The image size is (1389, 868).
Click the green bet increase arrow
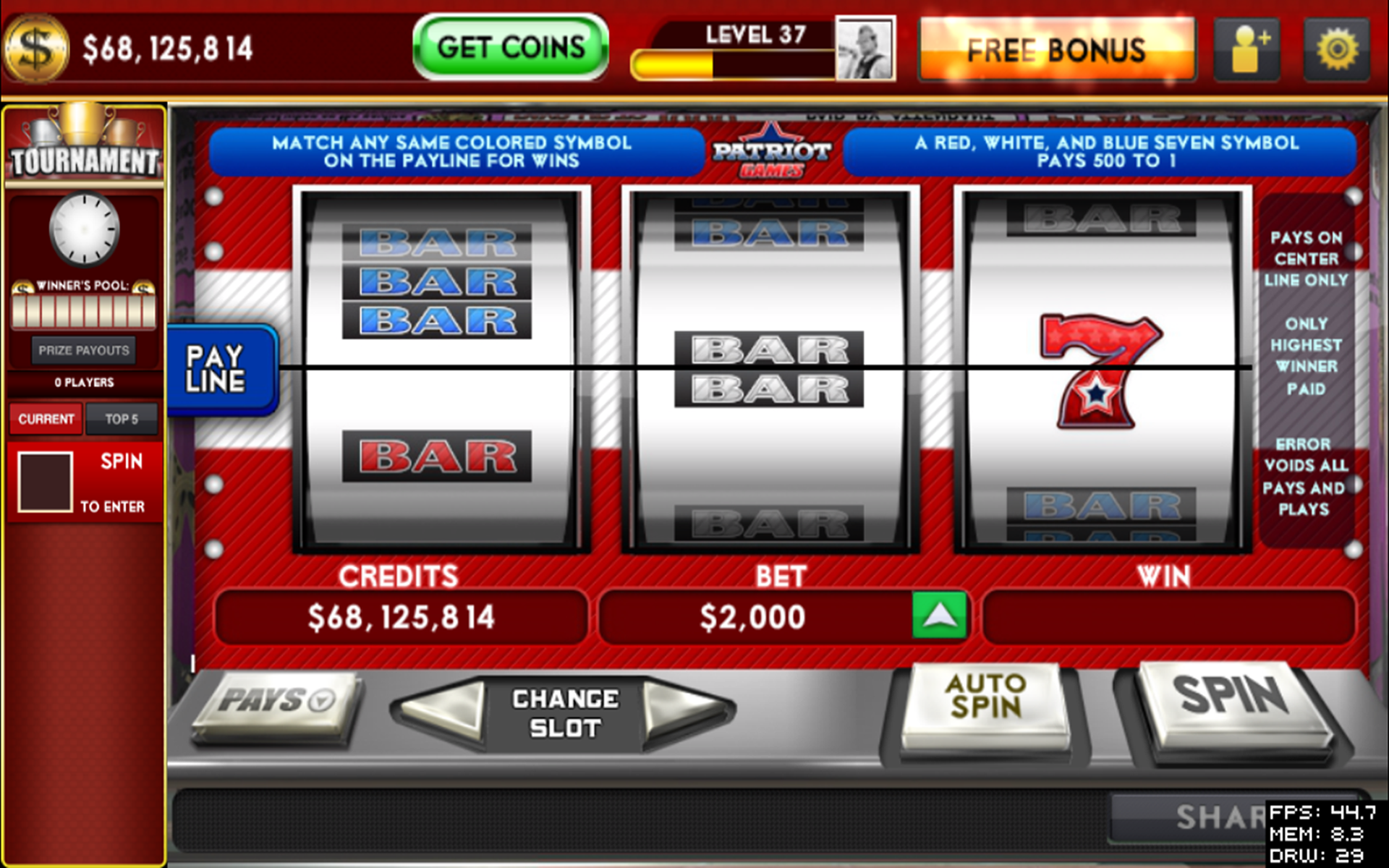pyautogui.click(x=939, y=616)
